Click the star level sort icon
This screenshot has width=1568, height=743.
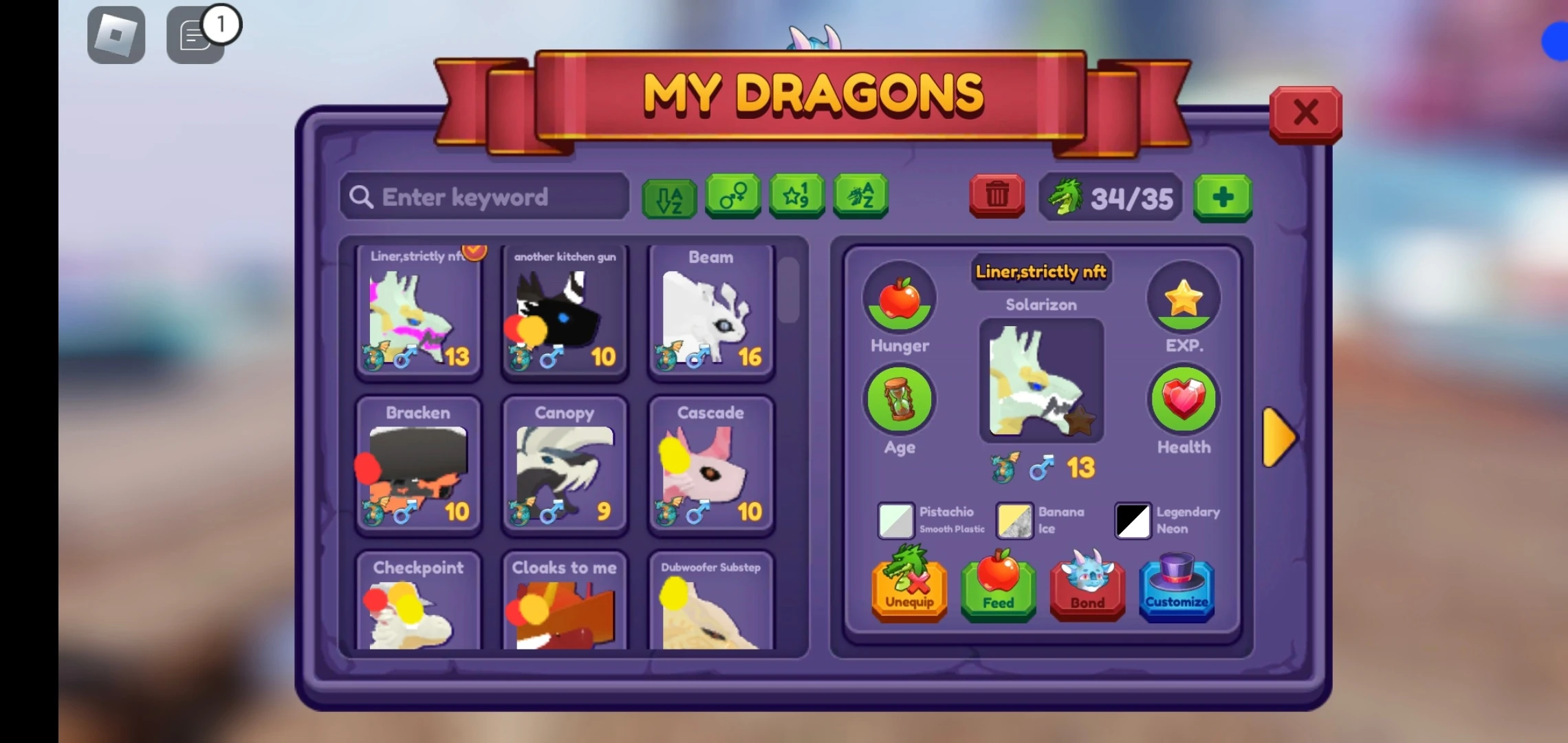[796, 197]
